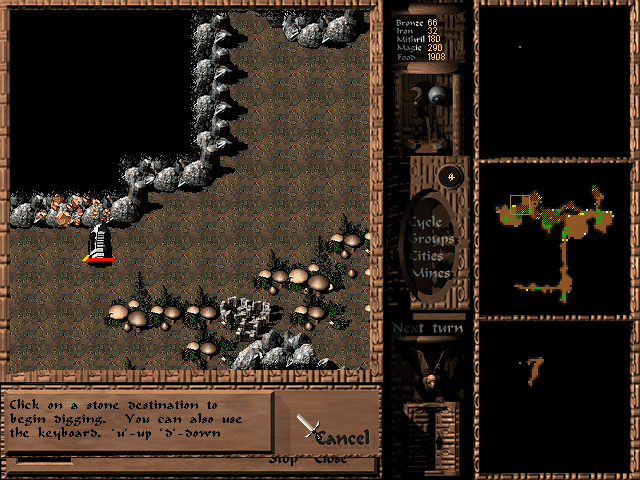Click the round number 4 indicator
Viewport: 640px width, 480px height.
point(452,177)
